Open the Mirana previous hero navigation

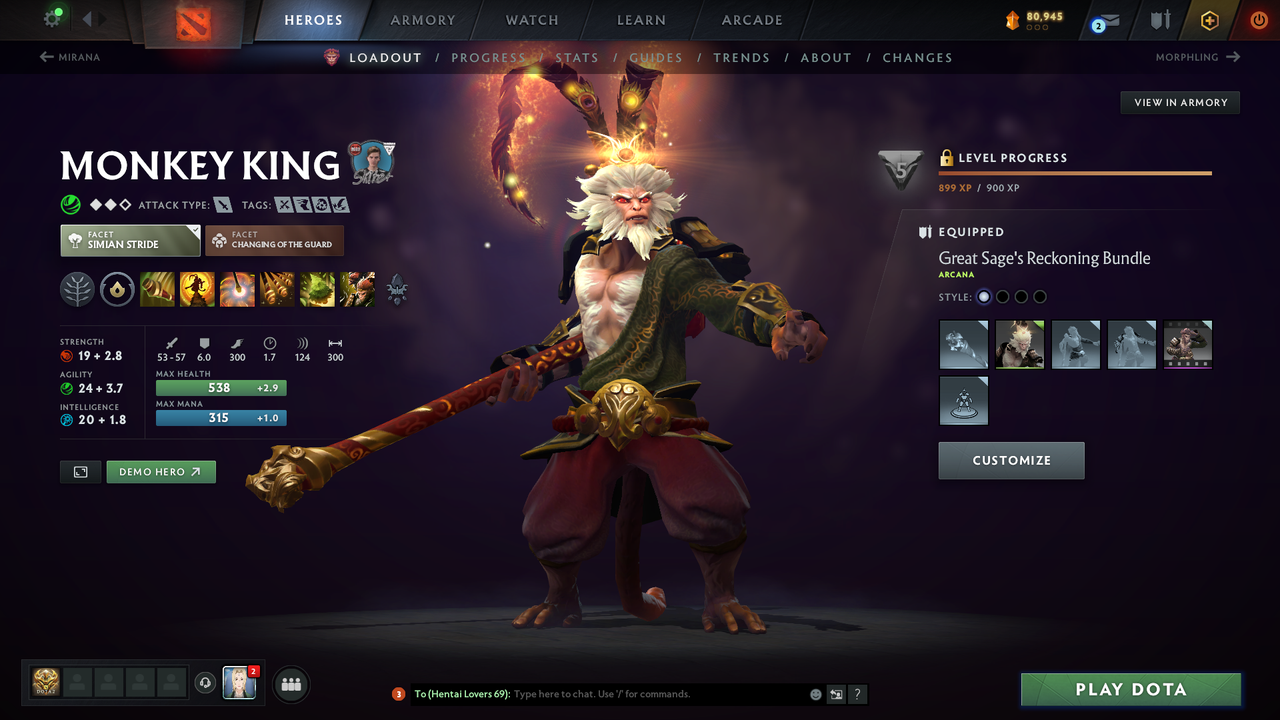(70, 57)
